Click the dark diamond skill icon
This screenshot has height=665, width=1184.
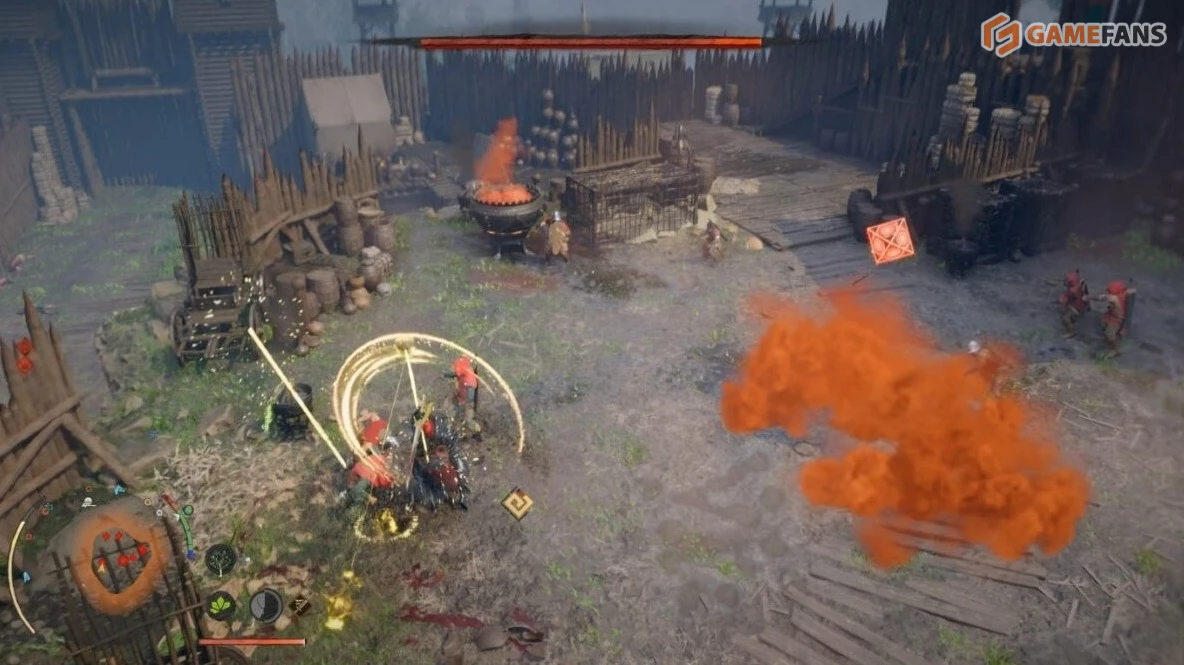point(299,605)
